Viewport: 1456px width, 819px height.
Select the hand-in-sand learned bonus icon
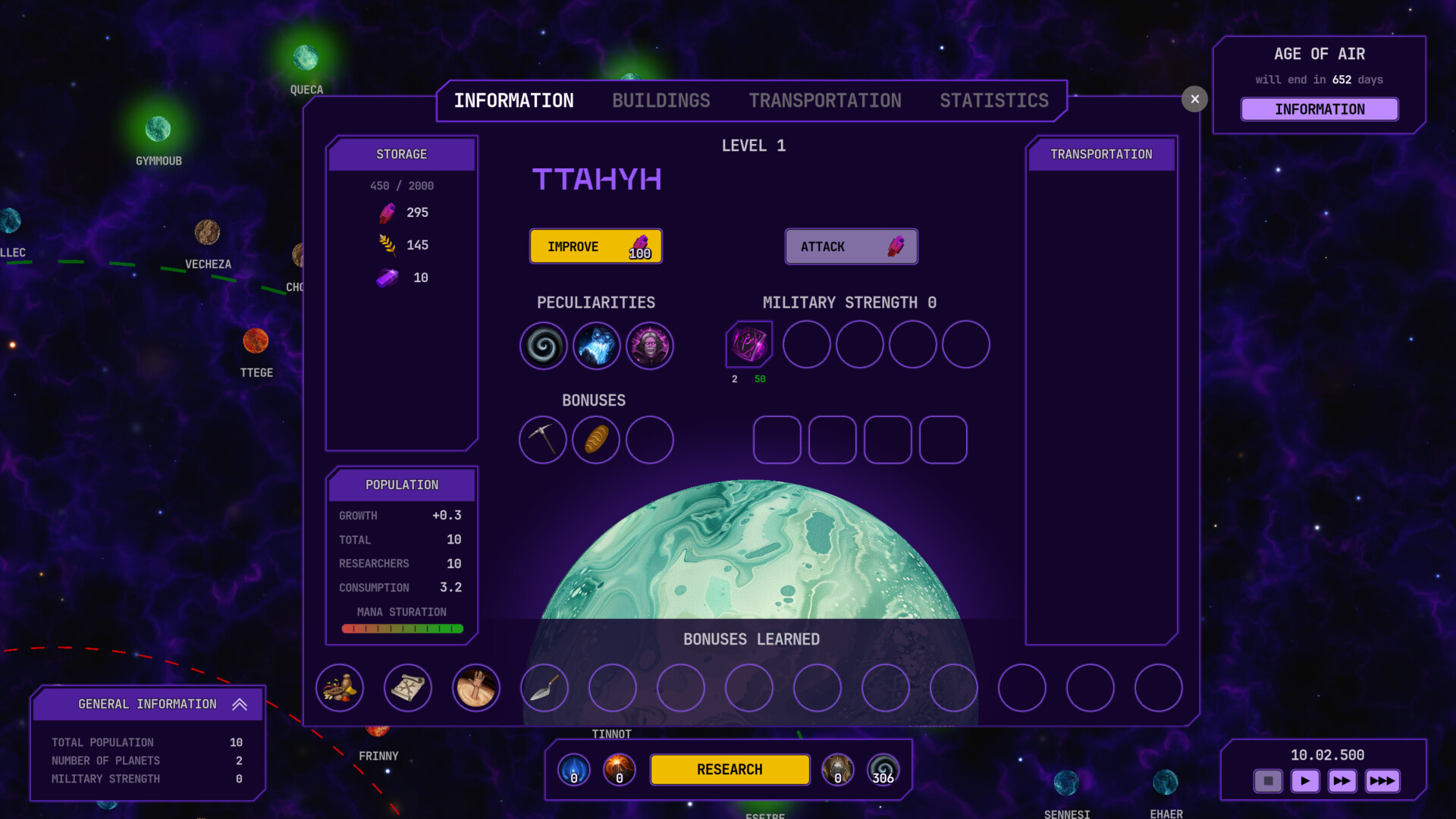[476, 688]
